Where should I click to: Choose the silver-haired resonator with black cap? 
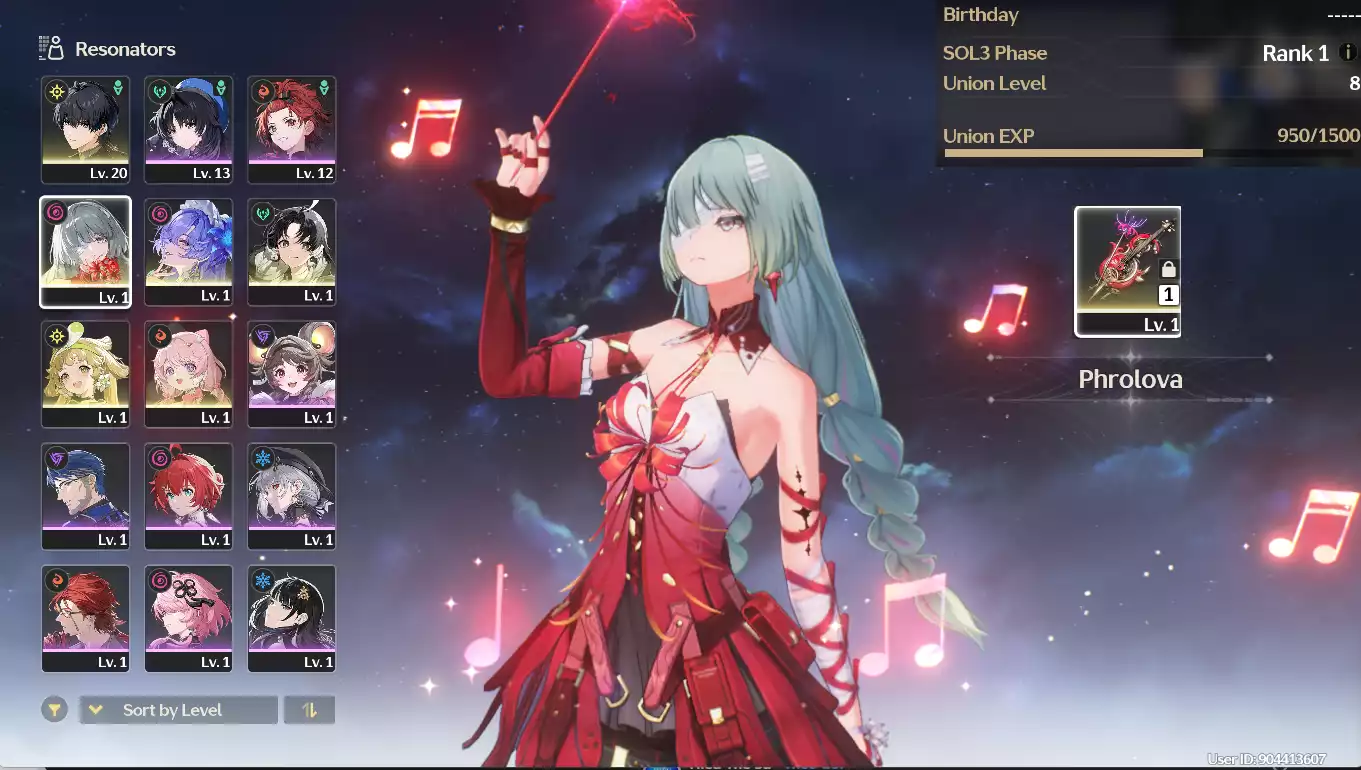292,496
